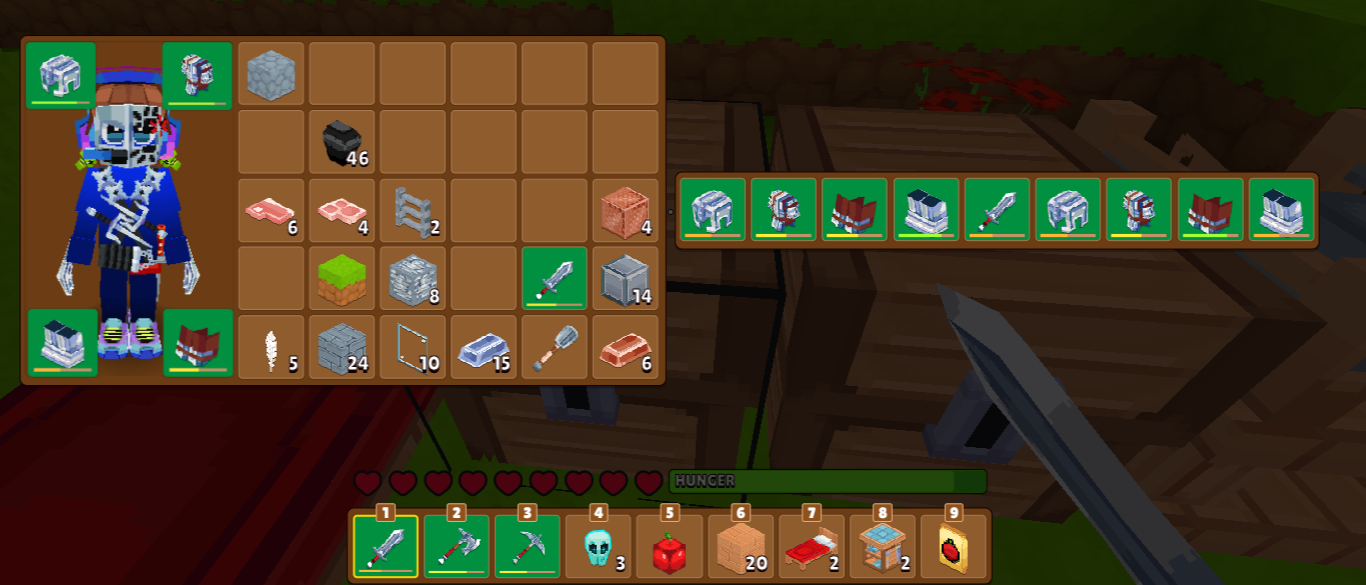Pick the raw meat stack of 6
1366x585 pixels.
[270, 210]
